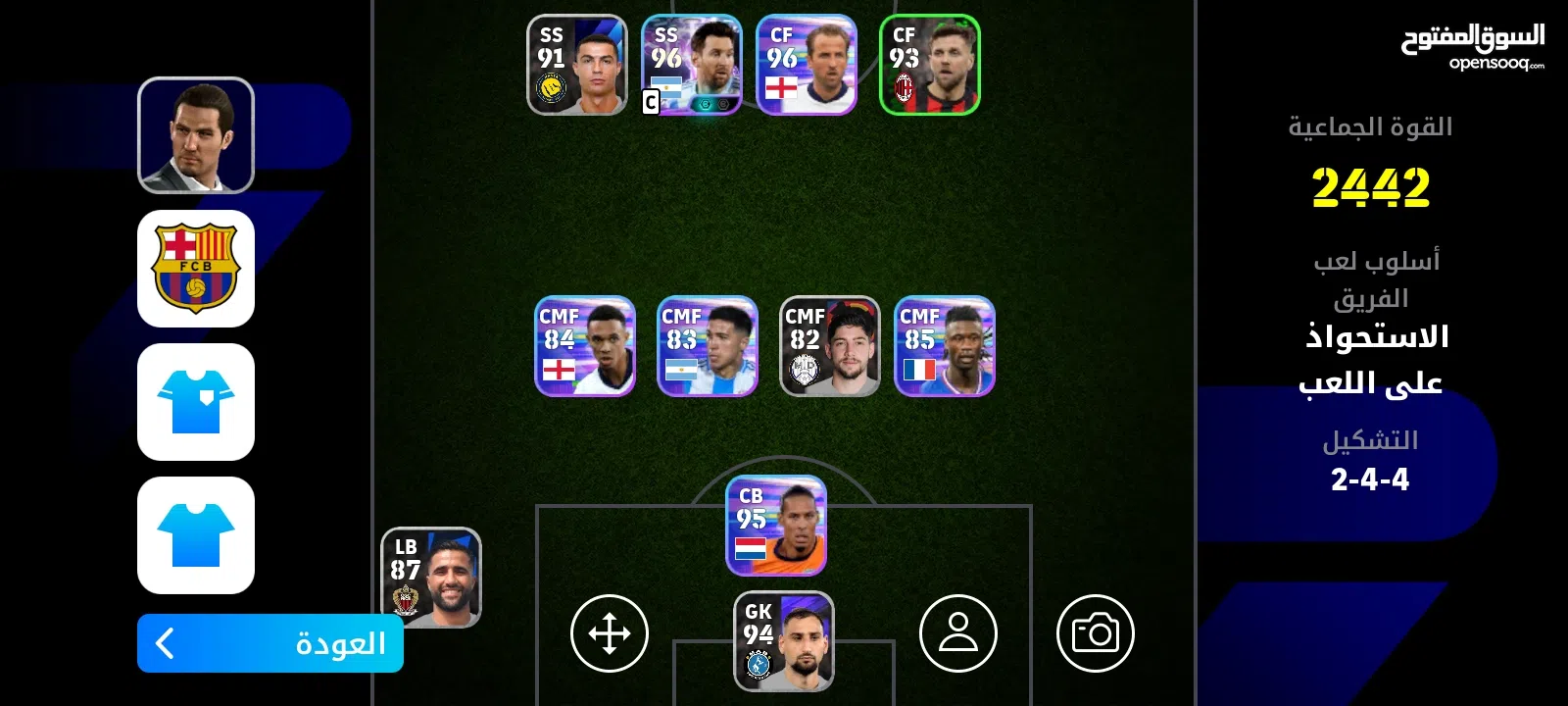Image resolution: width=1568 pixels, height=706 pixels.
Task: Pick the CF 93 AC Milan card
Action: point(930,65)
